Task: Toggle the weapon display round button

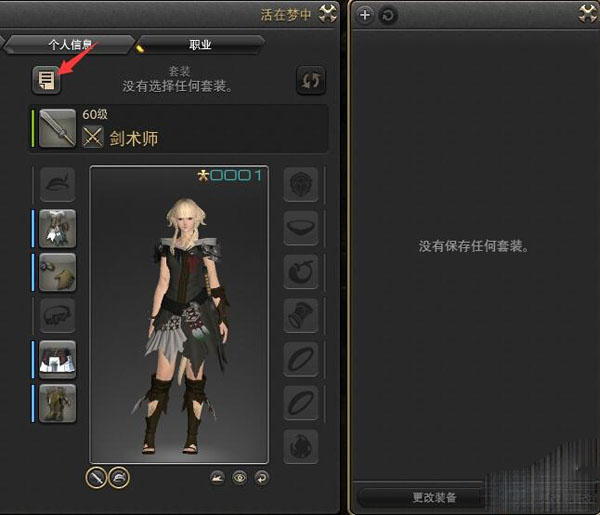Action: (96, 478)
